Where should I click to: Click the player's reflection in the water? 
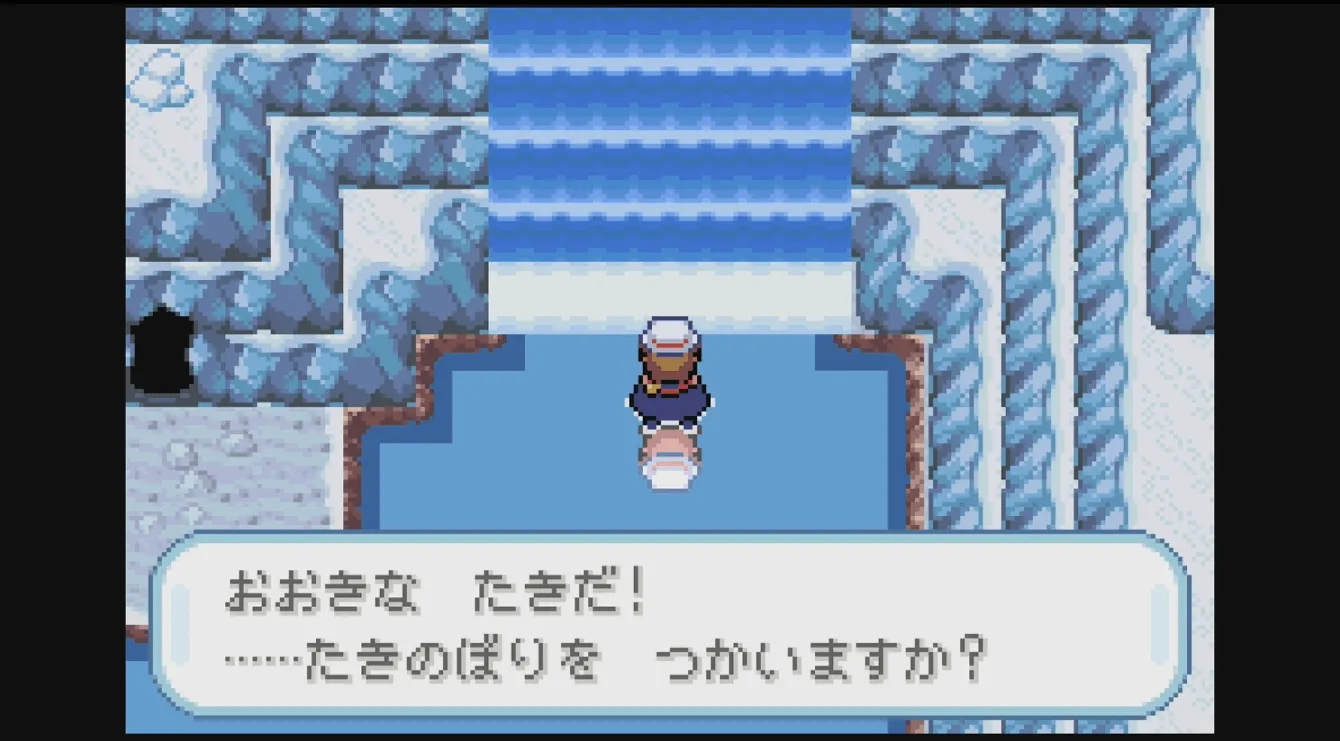click(x=668, y=465)
